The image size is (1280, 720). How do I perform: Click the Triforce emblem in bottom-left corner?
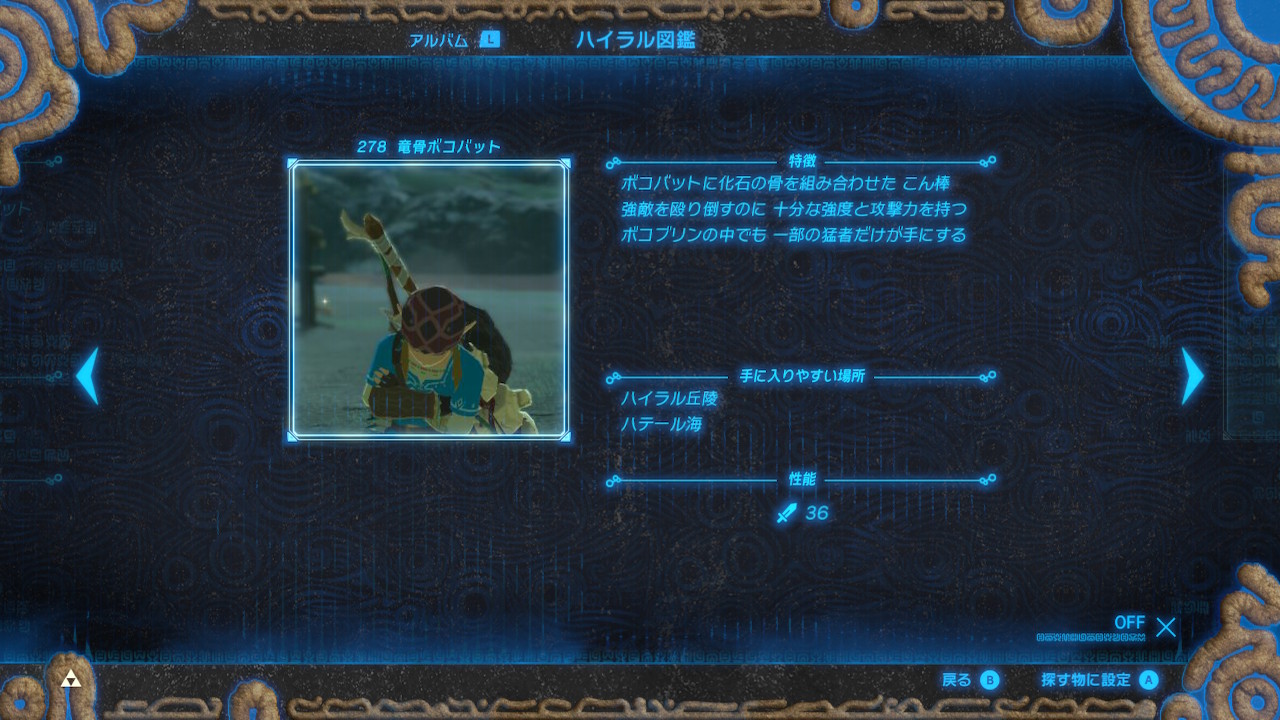point(71,678)
